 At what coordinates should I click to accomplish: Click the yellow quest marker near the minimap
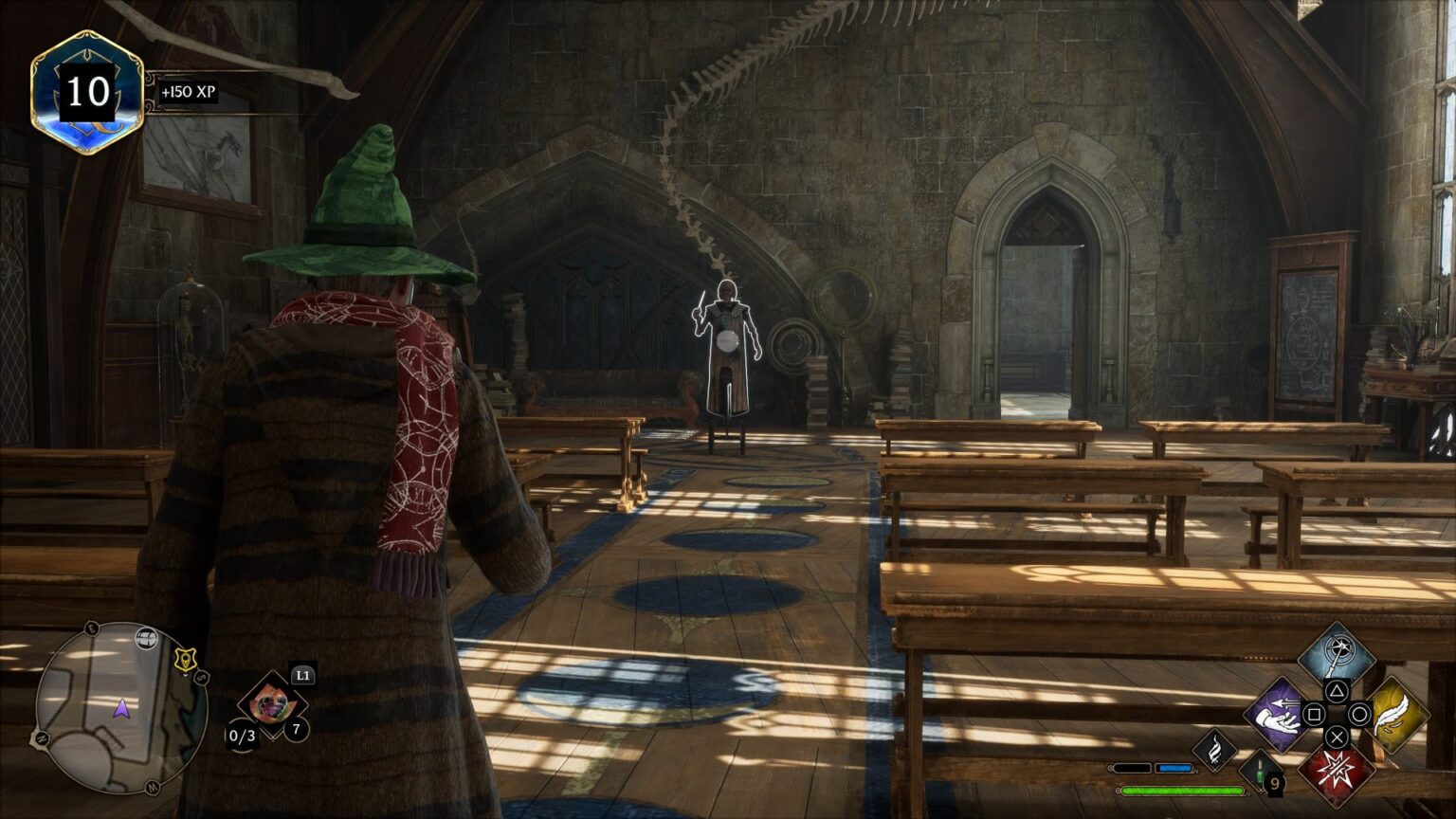pyautogui.click(x=185, y=660)
